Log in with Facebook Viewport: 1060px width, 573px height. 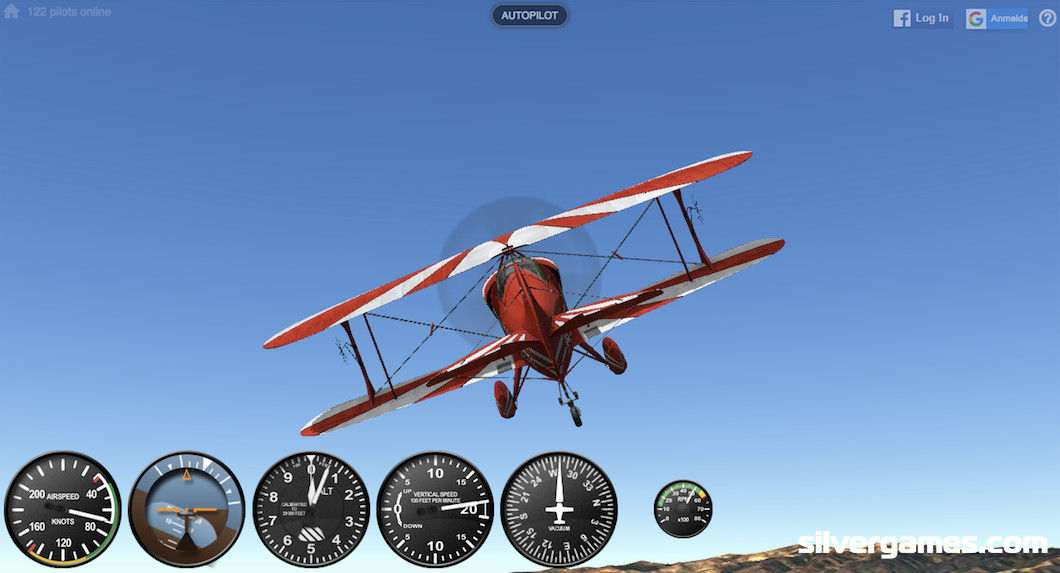point(922,18)
